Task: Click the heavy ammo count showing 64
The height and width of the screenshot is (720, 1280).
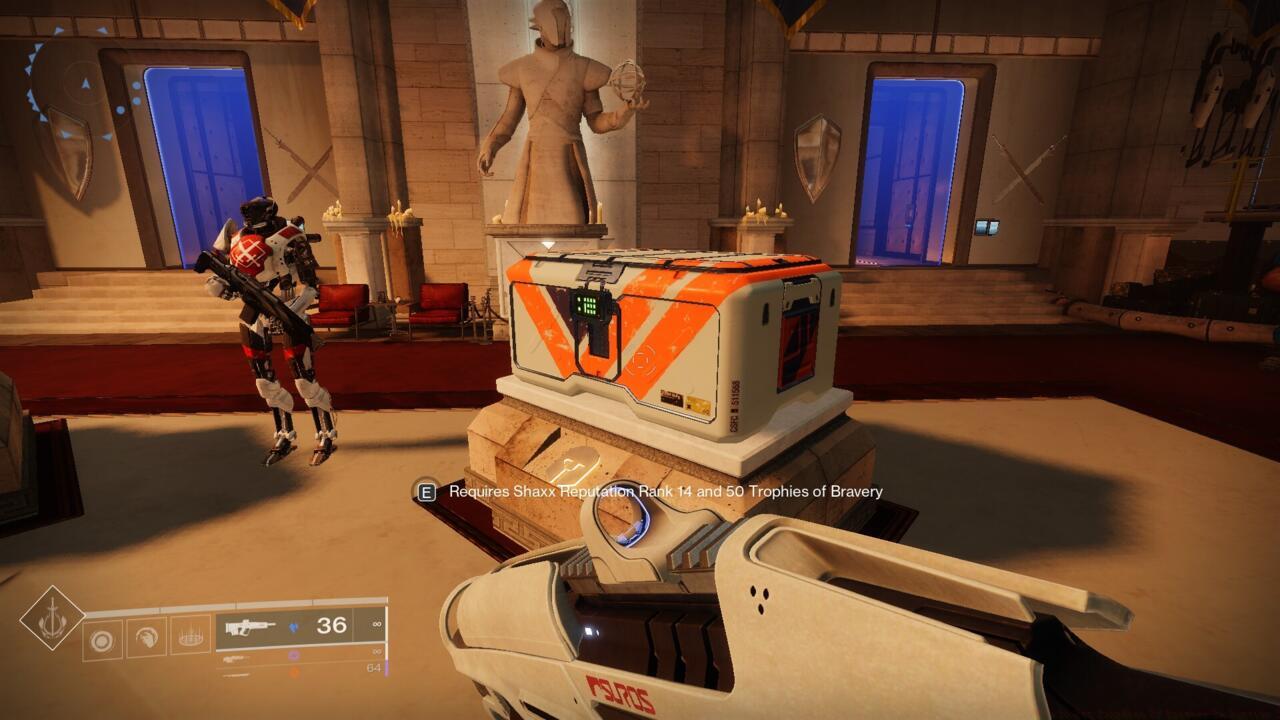Action: click(375, 668)
